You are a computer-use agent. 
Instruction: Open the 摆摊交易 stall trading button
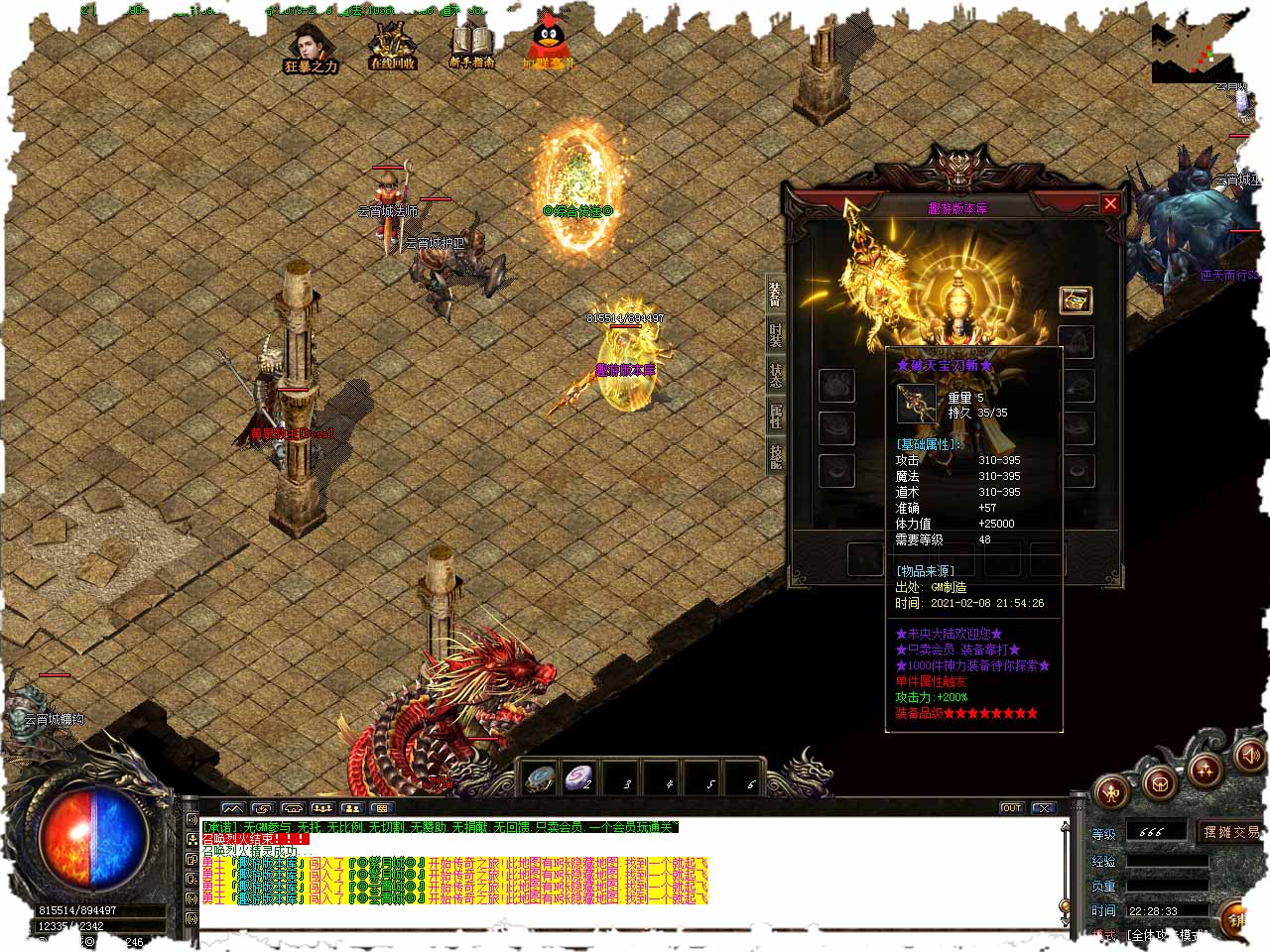[x=1231, y=831]
